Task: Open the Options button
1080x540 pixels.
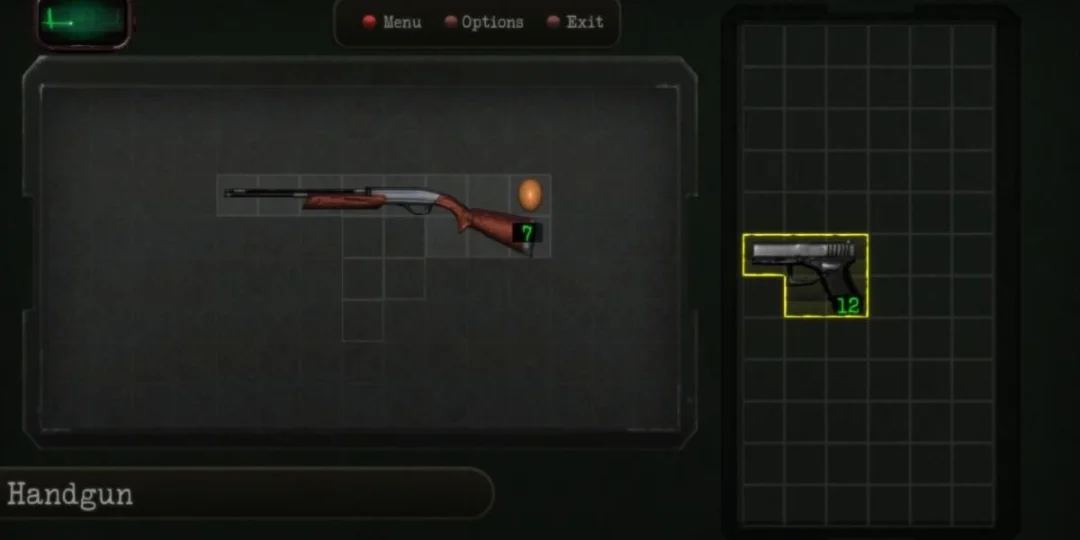Action: pos(484,22)
